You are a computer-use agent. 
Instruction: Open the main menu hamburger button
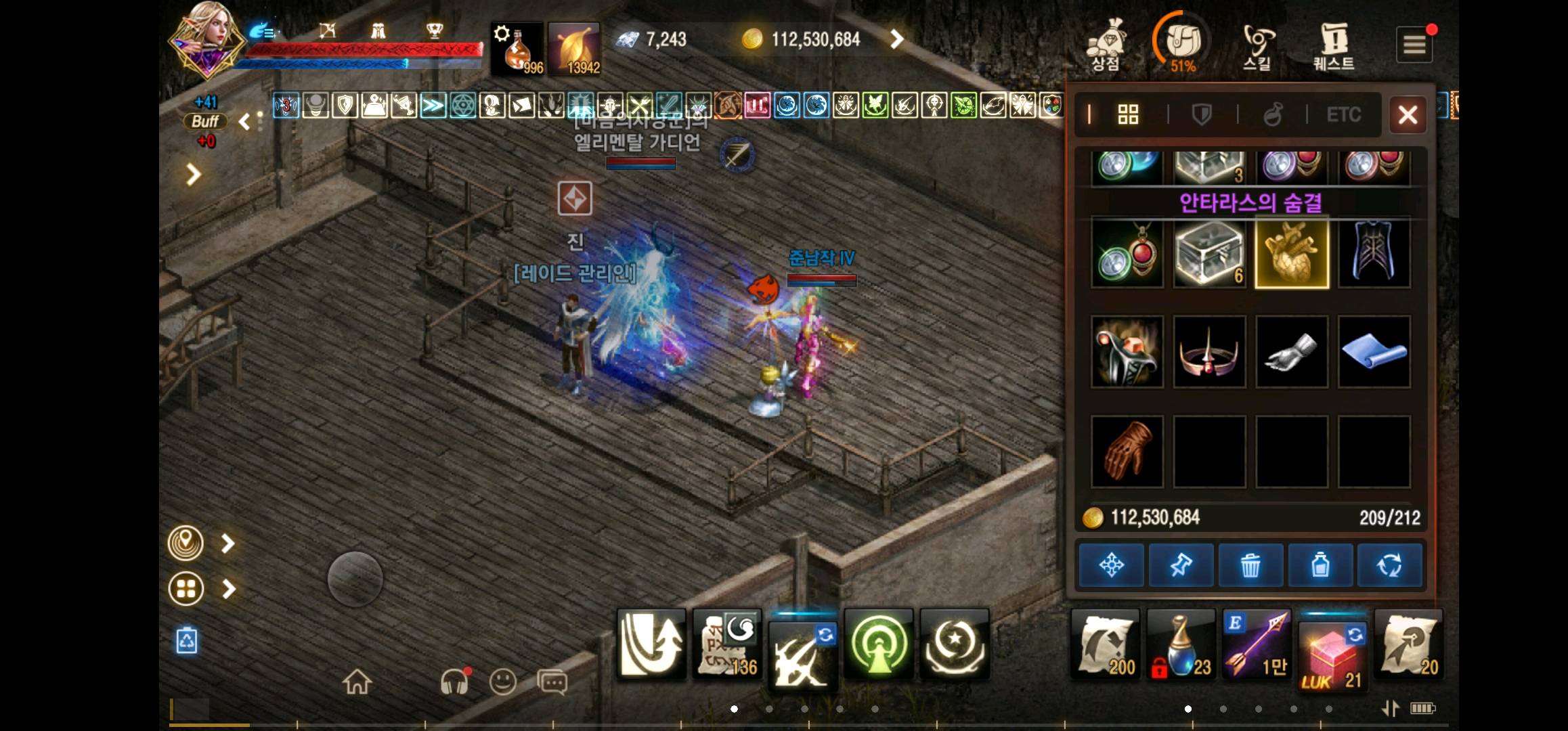click(1414, 44)
